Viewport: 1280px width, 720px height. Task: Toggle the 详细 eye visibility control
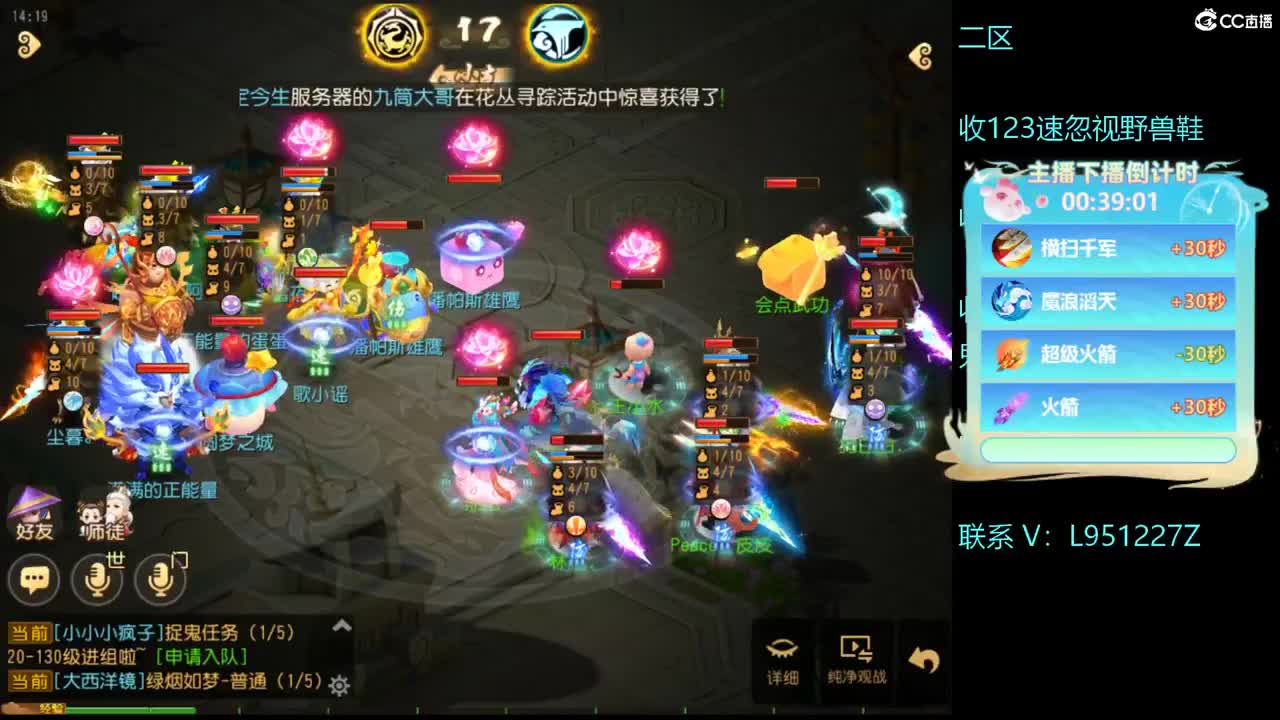(784, 650)
